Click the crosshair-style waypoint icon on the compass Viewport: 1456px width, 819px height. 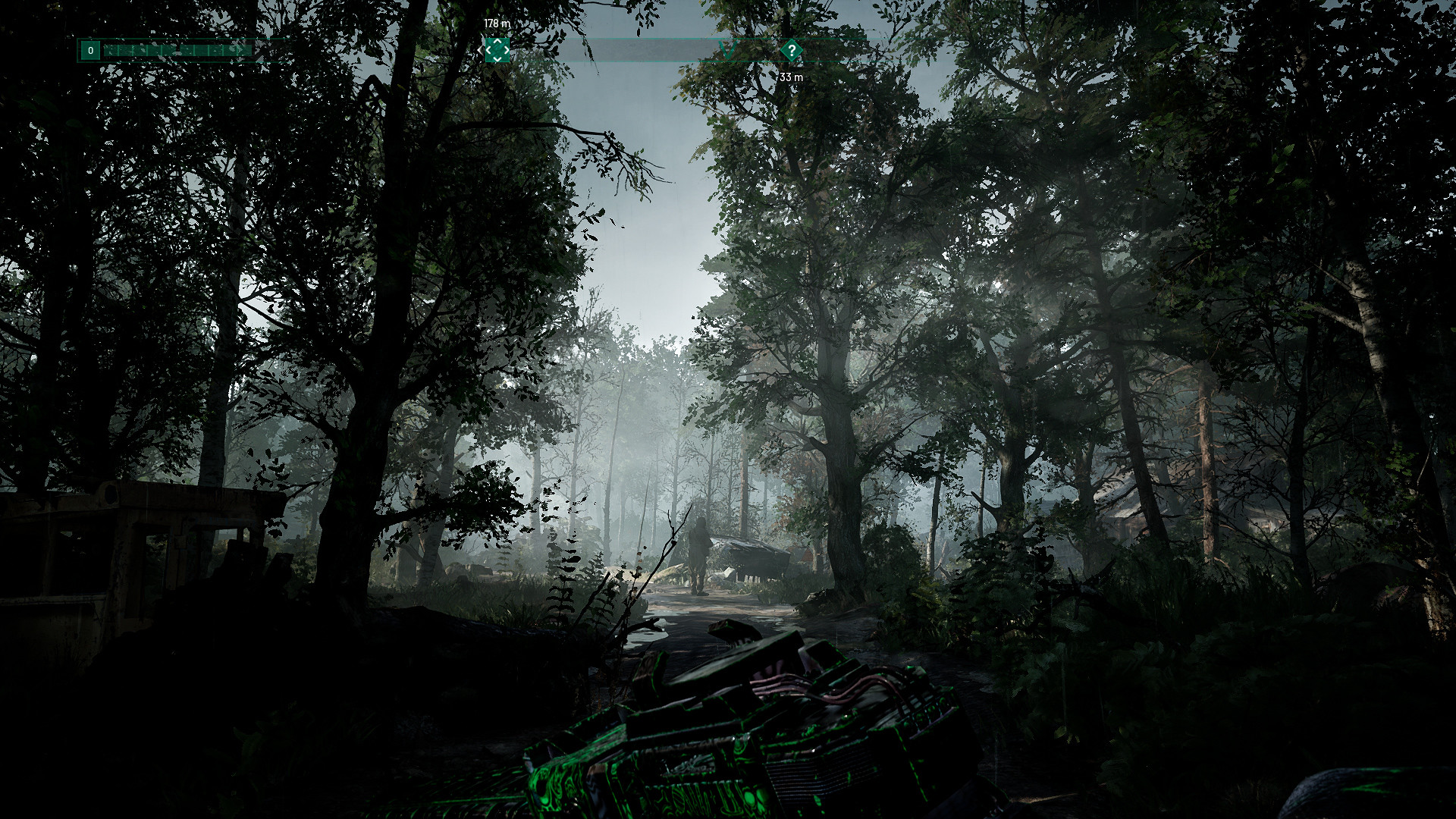(497, 50)
